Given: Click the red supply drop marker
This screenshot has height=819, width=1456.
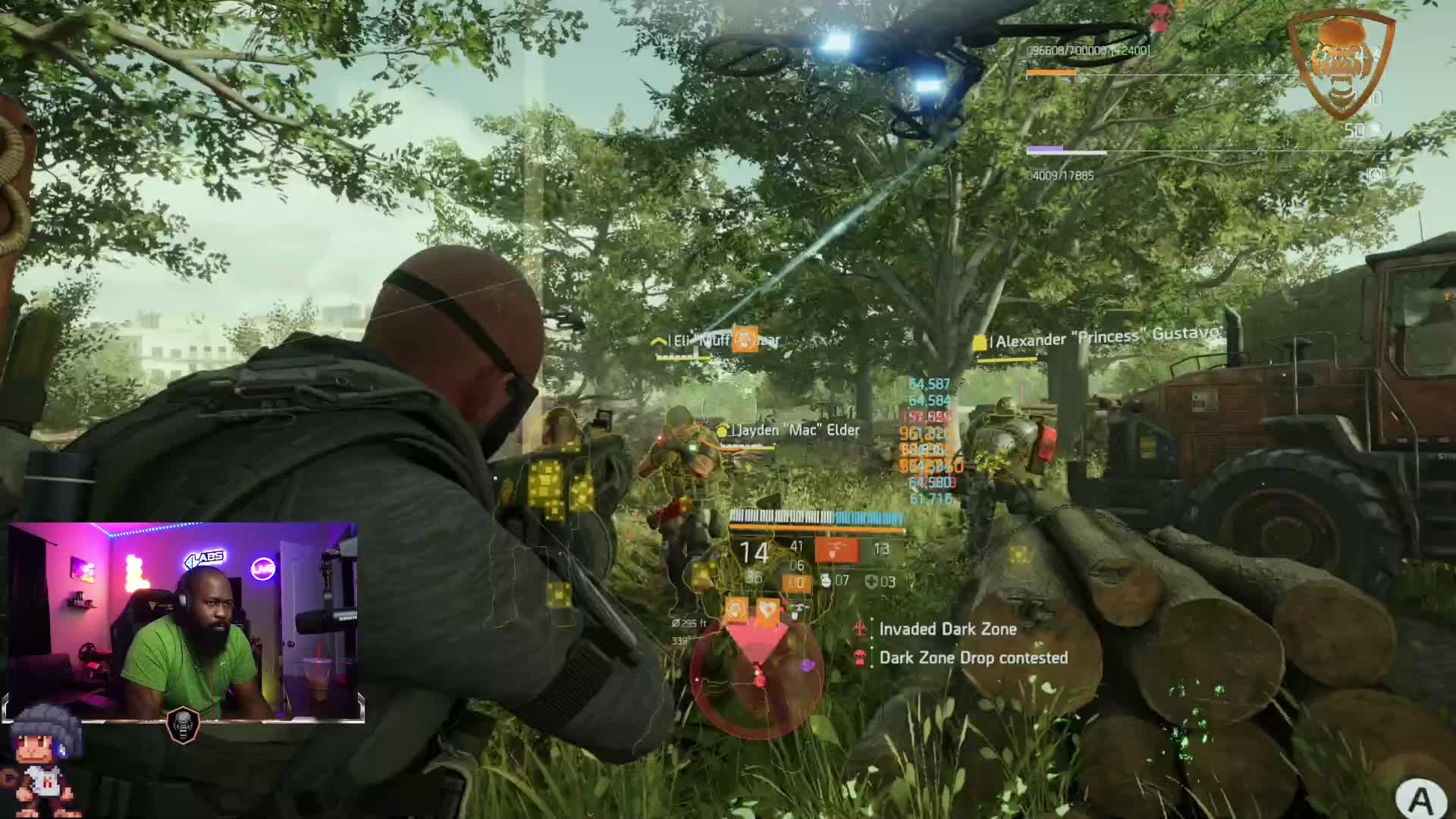Looking at the screenshot, I should click(x=1158, y=17).
